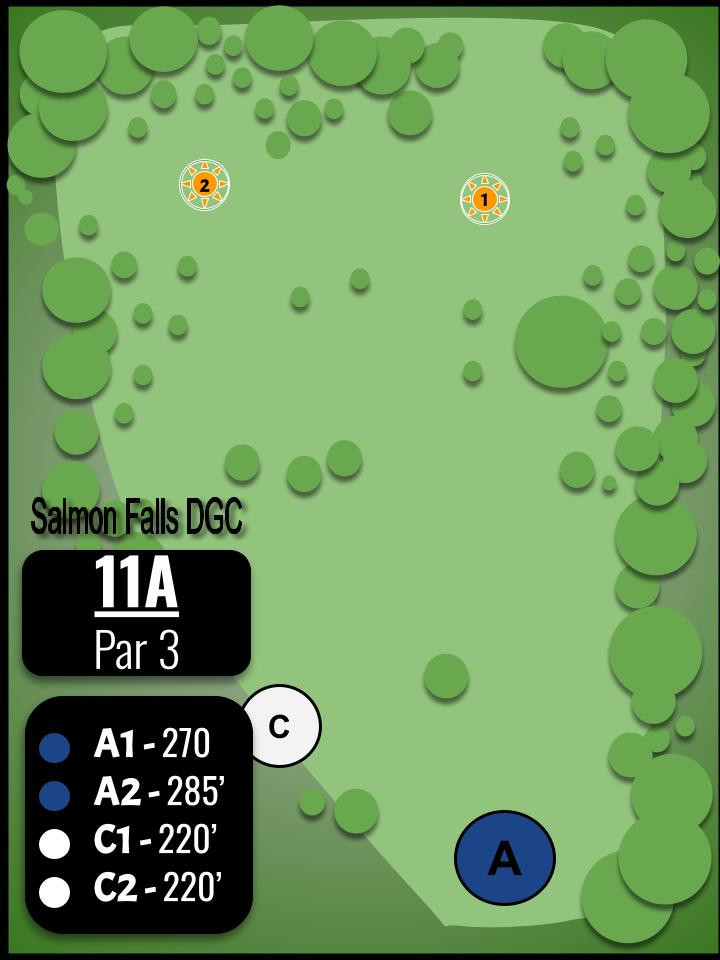Choose the blue A tee marker
720x960 pixels.
click(504, 858)
